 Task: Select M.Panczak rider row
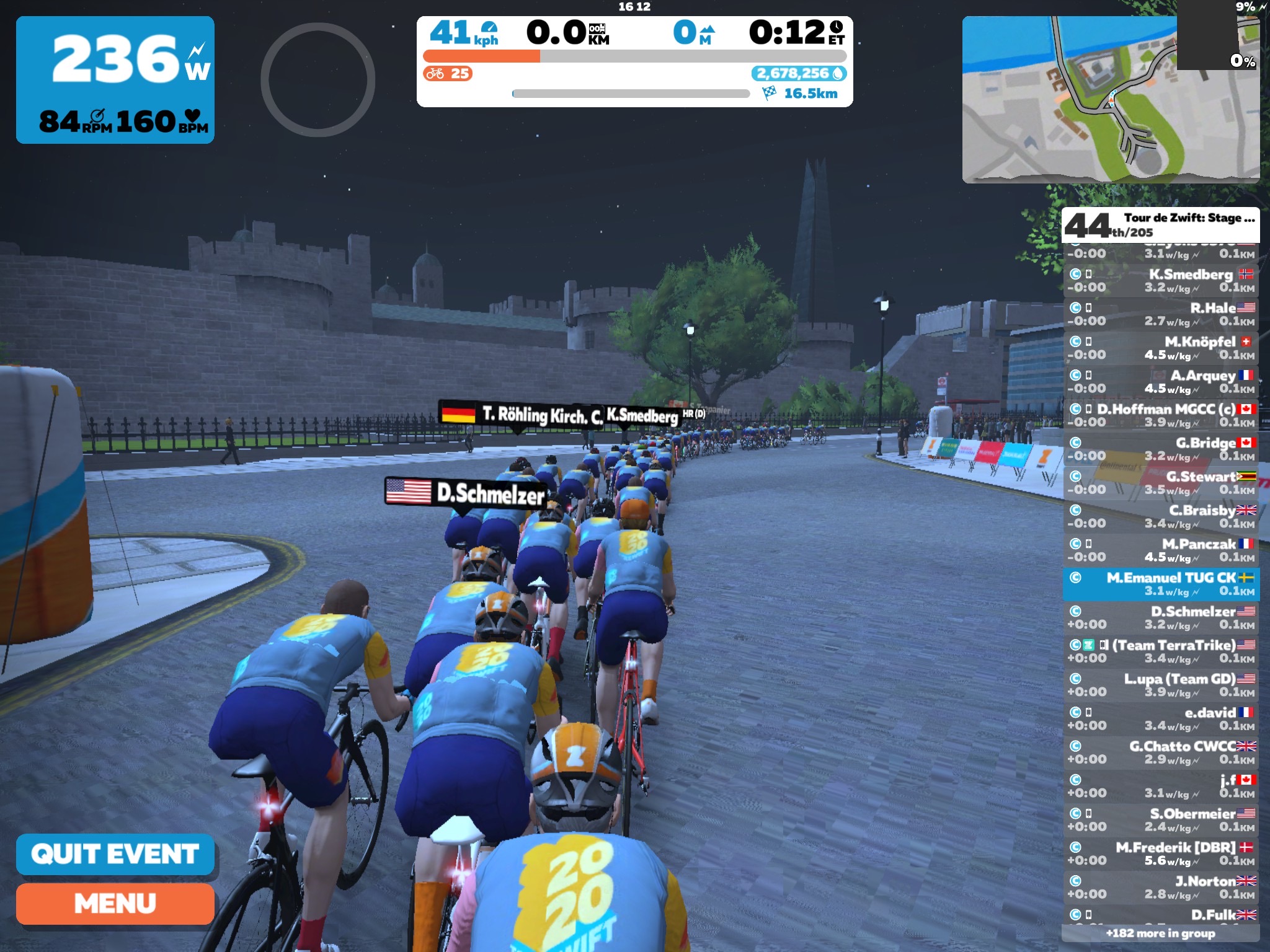point(1161,550)
